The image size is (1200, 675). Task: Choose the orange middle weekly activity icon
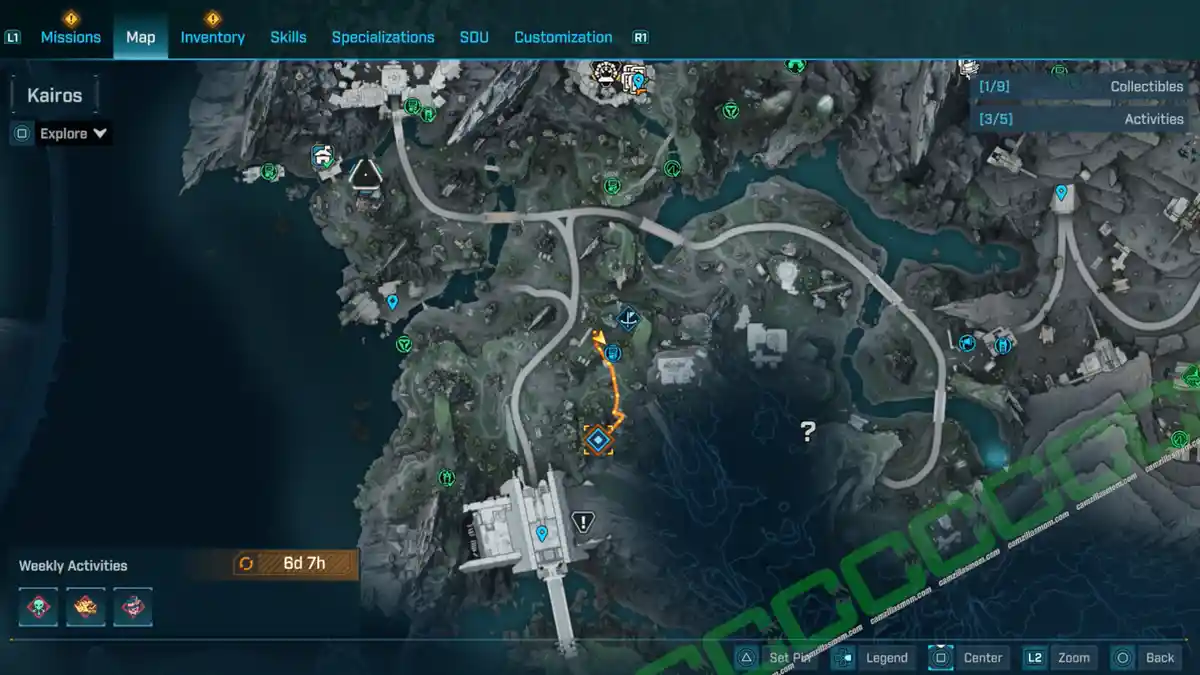(86, 607)
